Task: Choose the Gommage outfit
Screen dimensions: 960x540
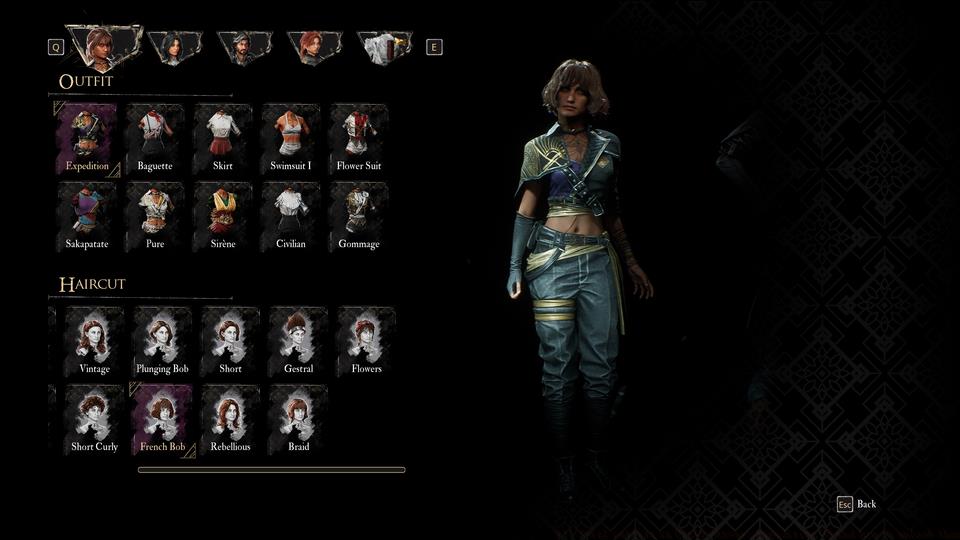Action: 359,217
